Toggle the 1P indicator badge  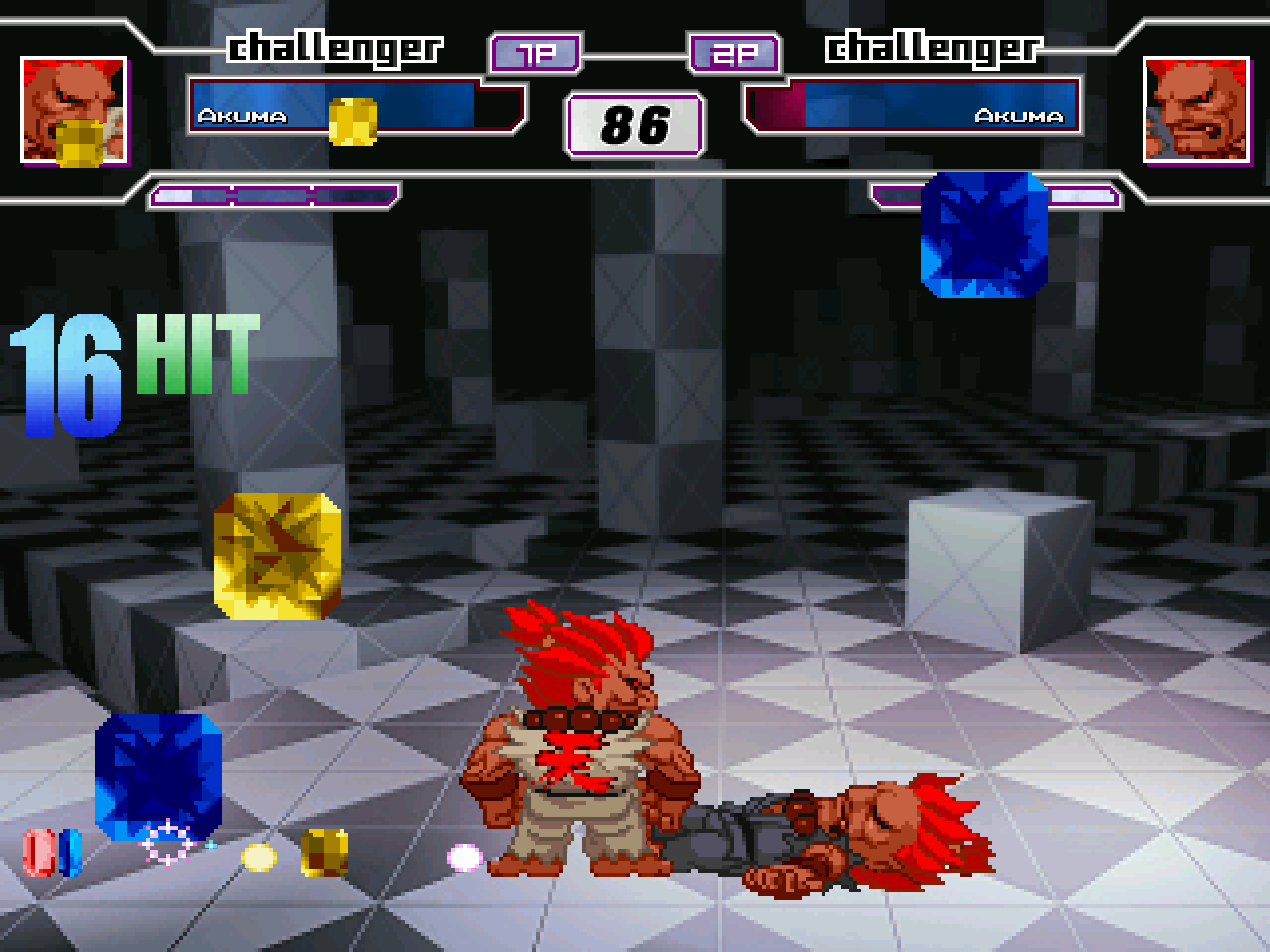(x=534, y=54)
